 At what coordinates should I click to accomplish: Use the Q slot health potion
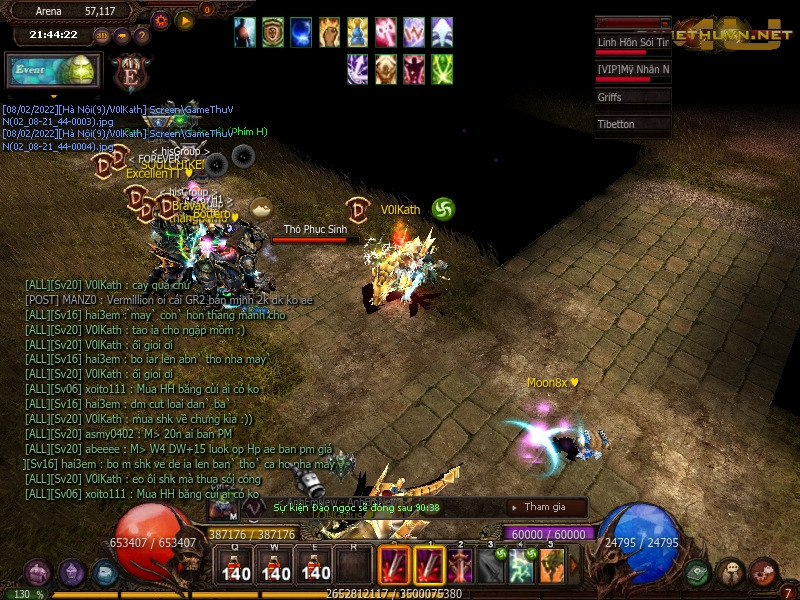coord(237,566)
